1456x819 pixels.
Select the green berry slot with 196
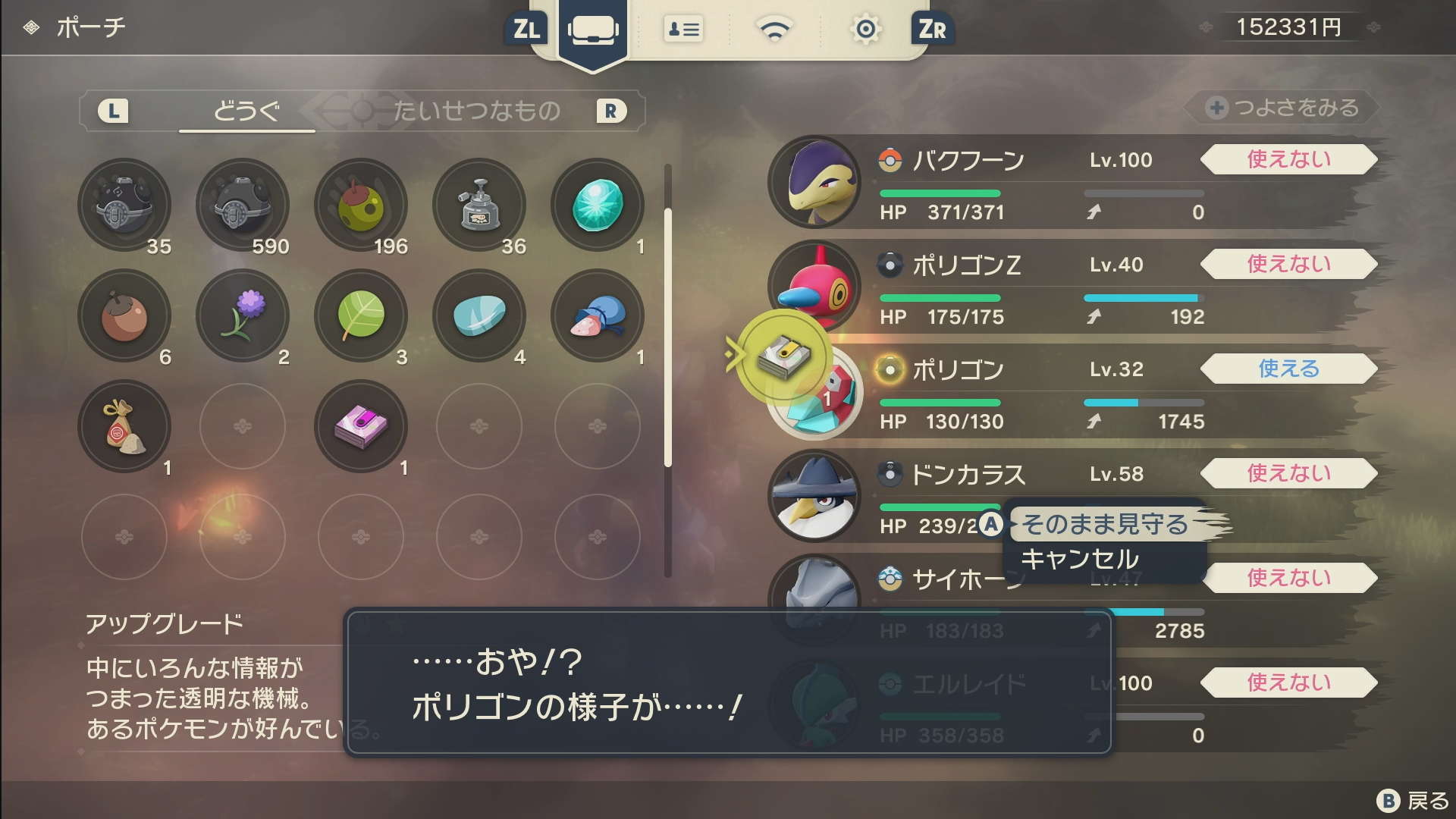[x=361, y=205]
